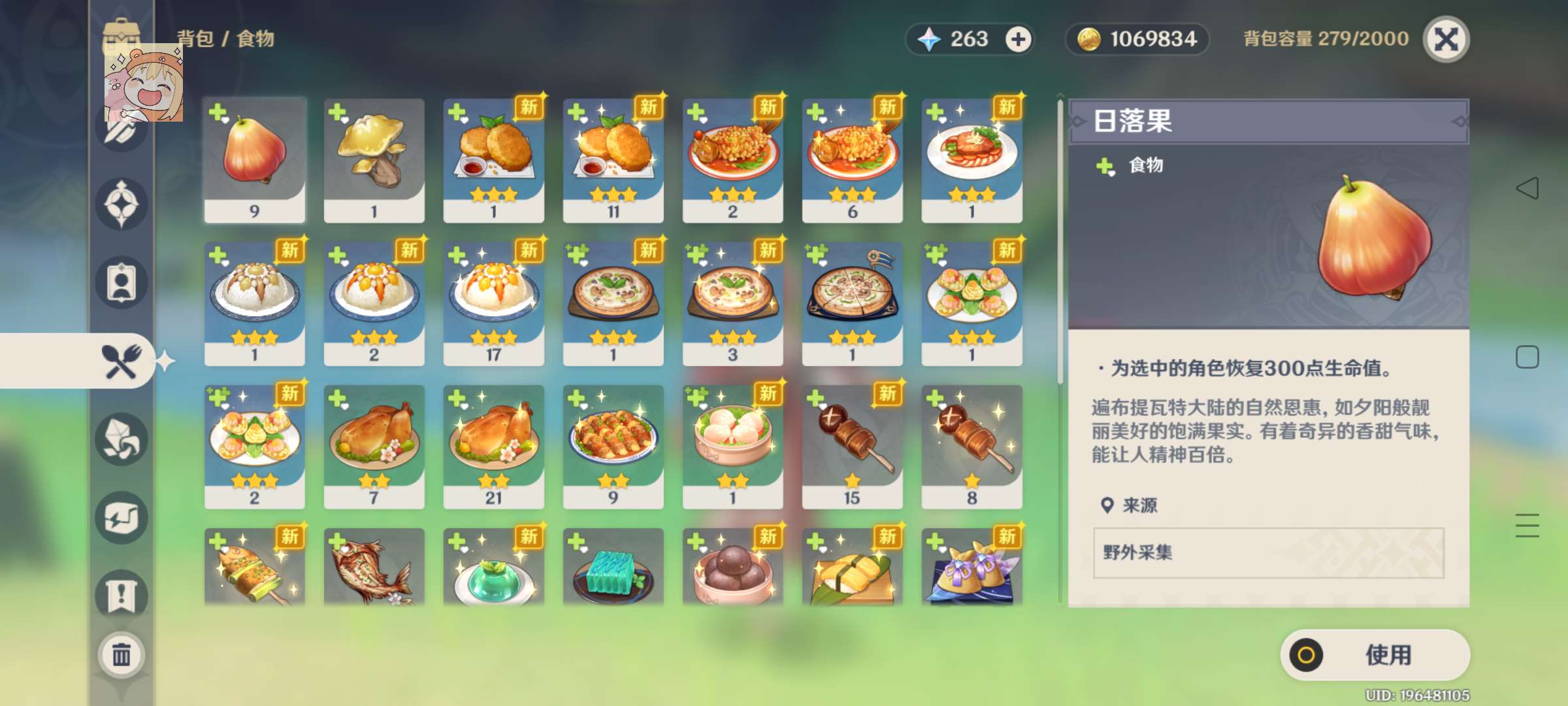Select the roasted whole chicken stack of 21

pyautogui.click(x=494, y=445)
